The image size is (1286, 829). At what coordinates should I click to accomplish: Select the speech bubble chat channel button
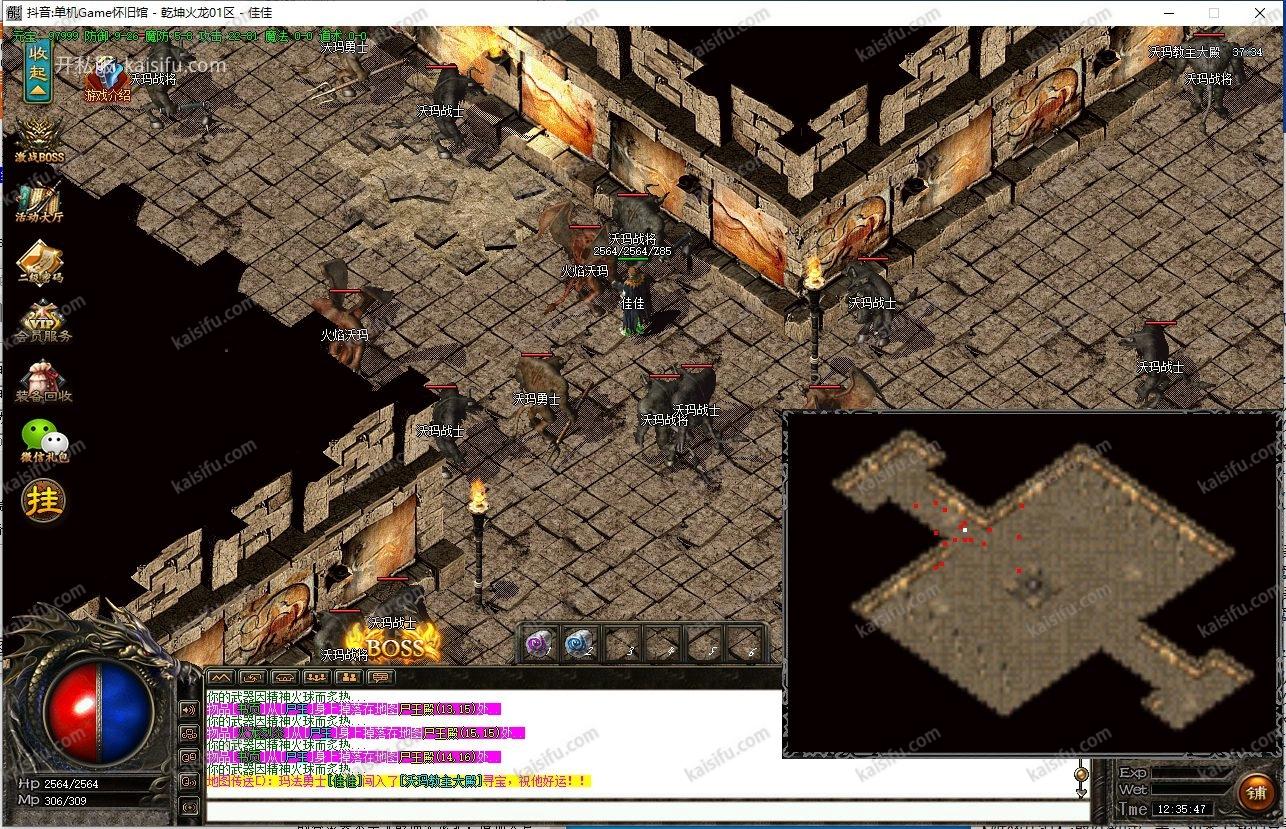(381, 677)
